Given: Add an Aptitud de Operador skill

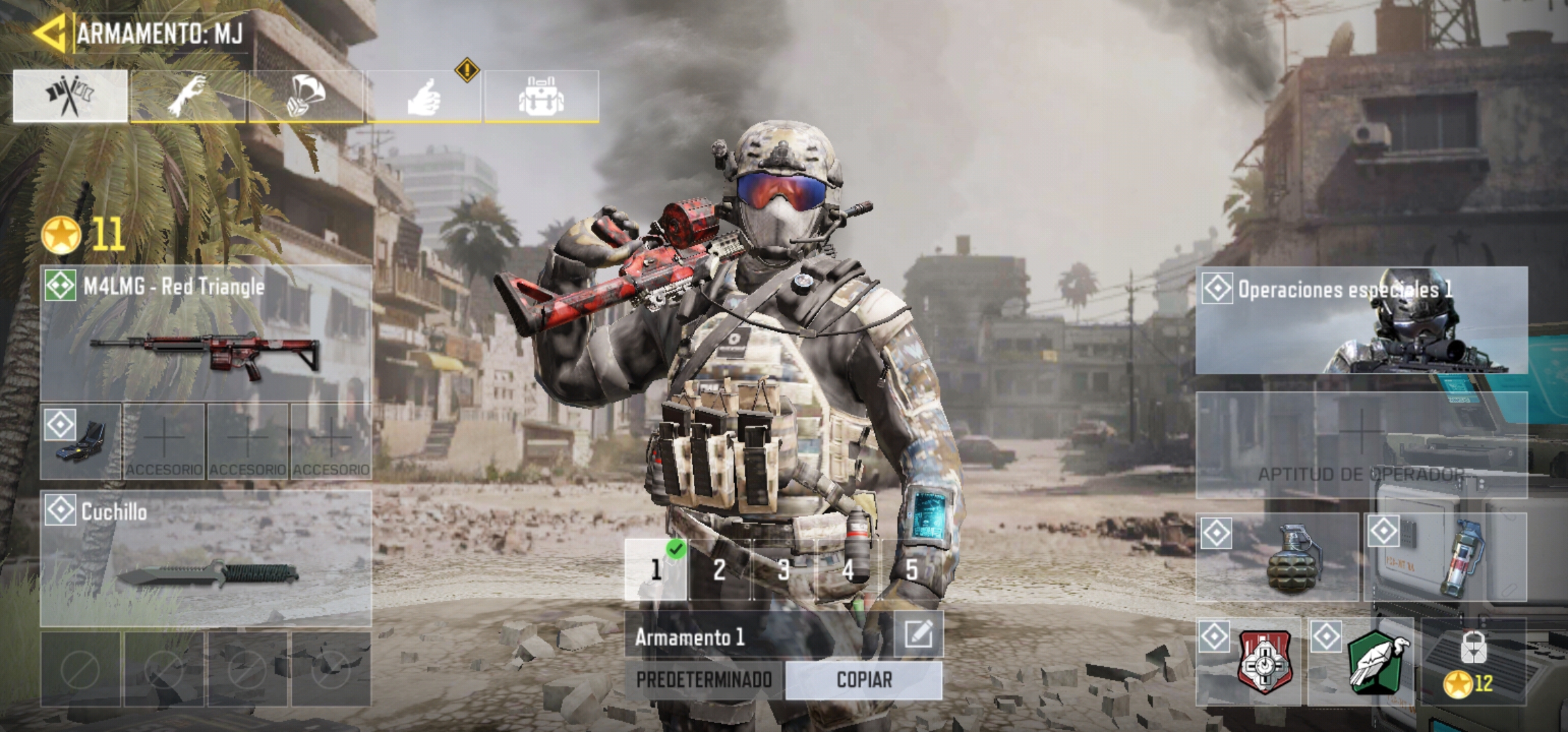Looking at the screenshot, I should coord(1361,444).
